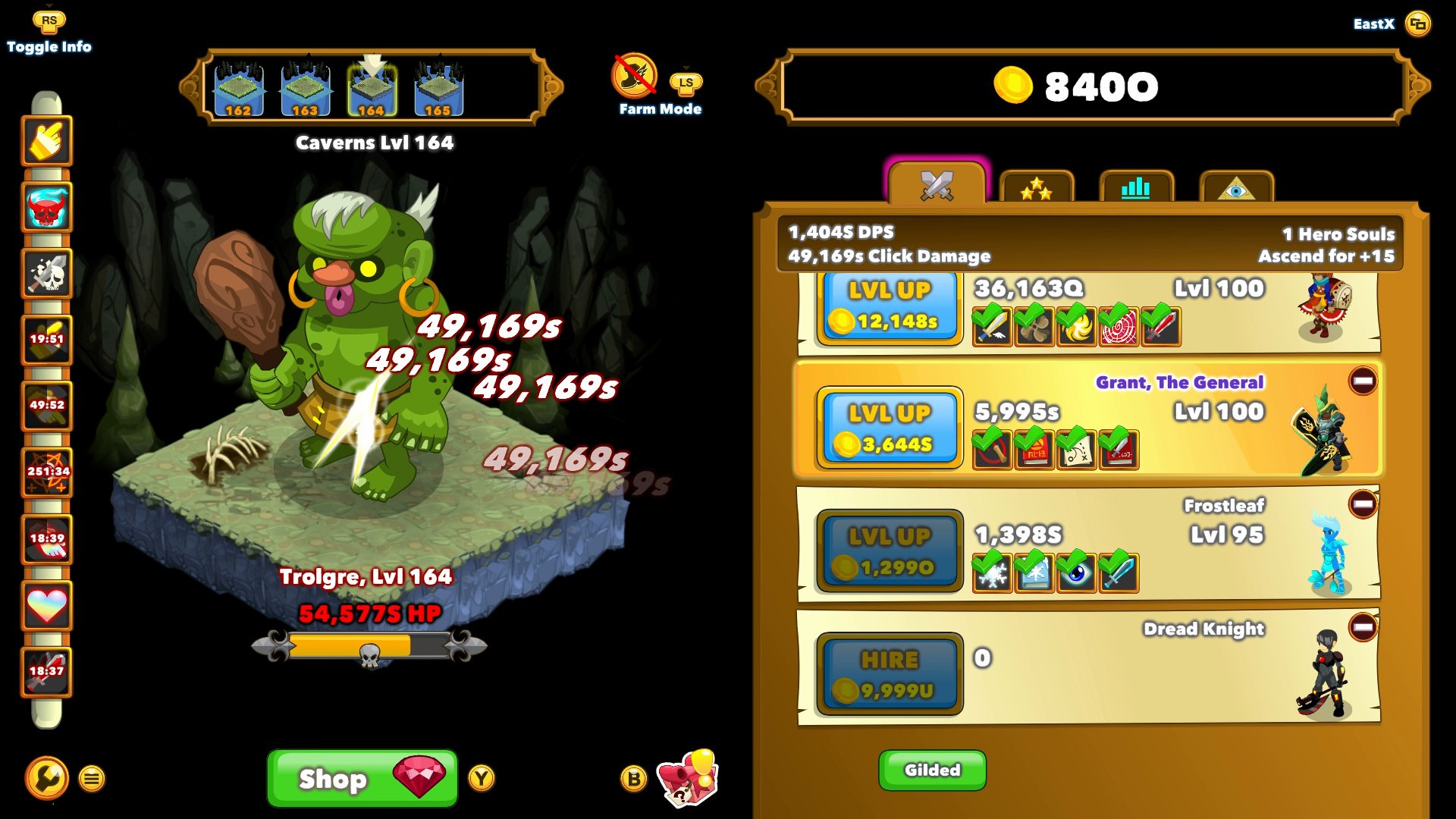Open the gift box with balloon
Image resolution: width=1456 pixels, height=819 pixels.
[x=688, y=778]
